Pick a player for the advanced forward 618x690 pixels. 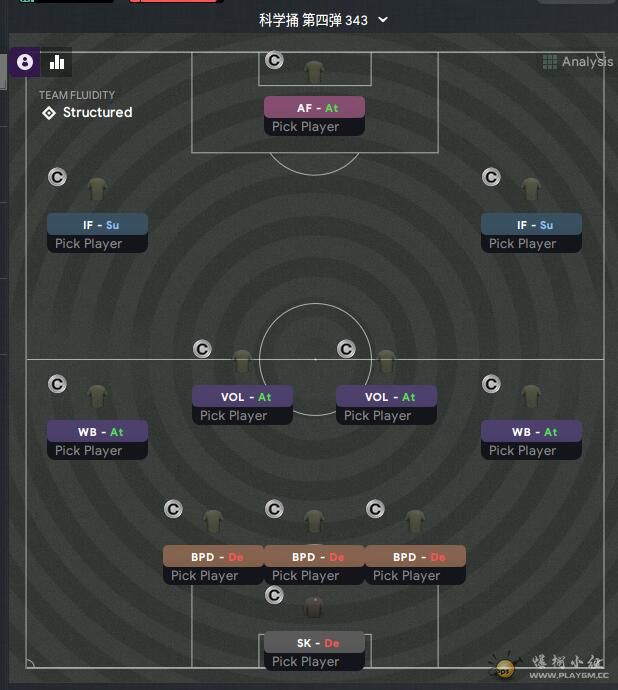coord(314,127)
